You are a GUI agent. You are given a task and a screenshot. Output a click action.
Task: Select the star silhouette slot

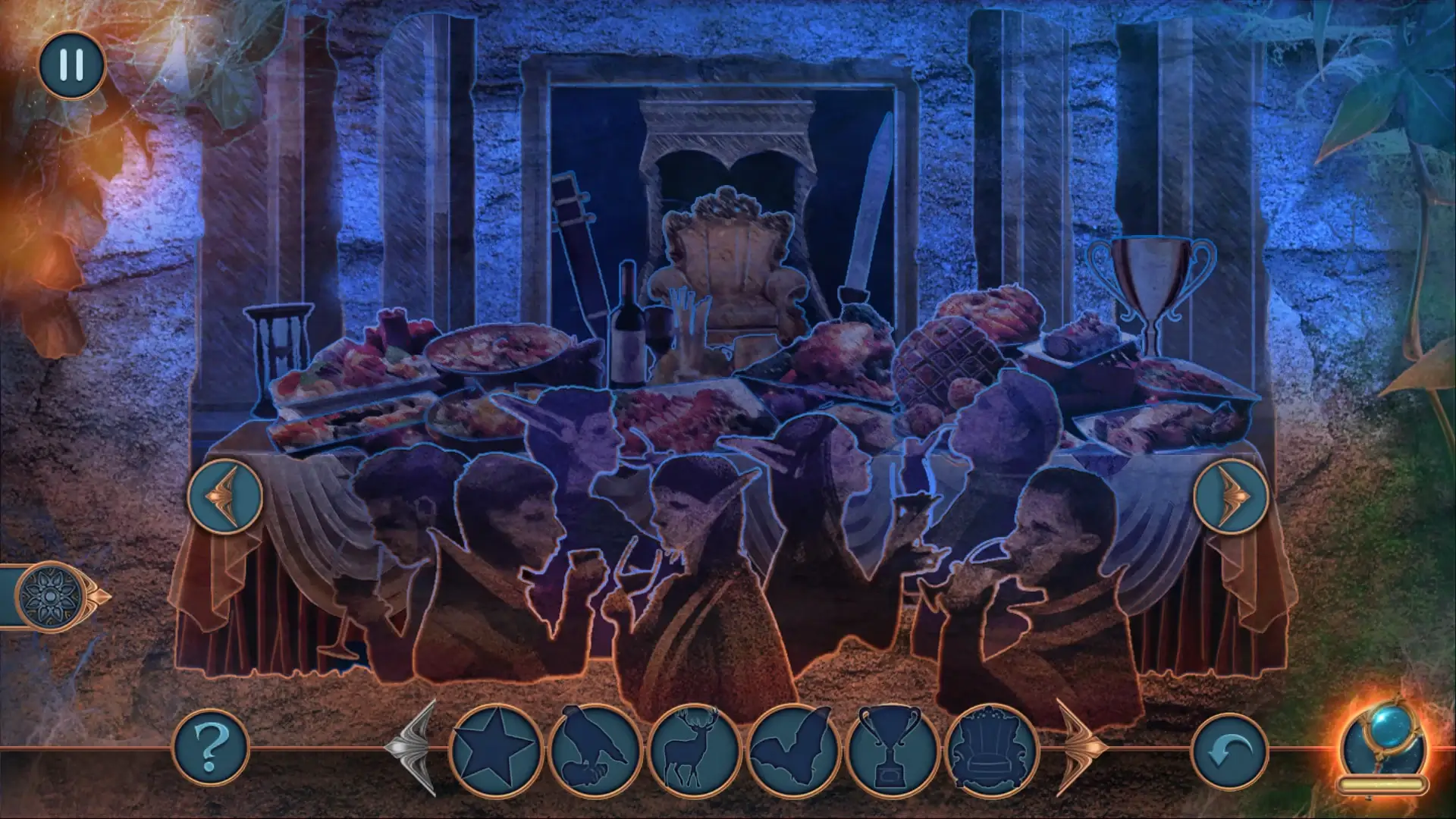click(x=496, y=750)
